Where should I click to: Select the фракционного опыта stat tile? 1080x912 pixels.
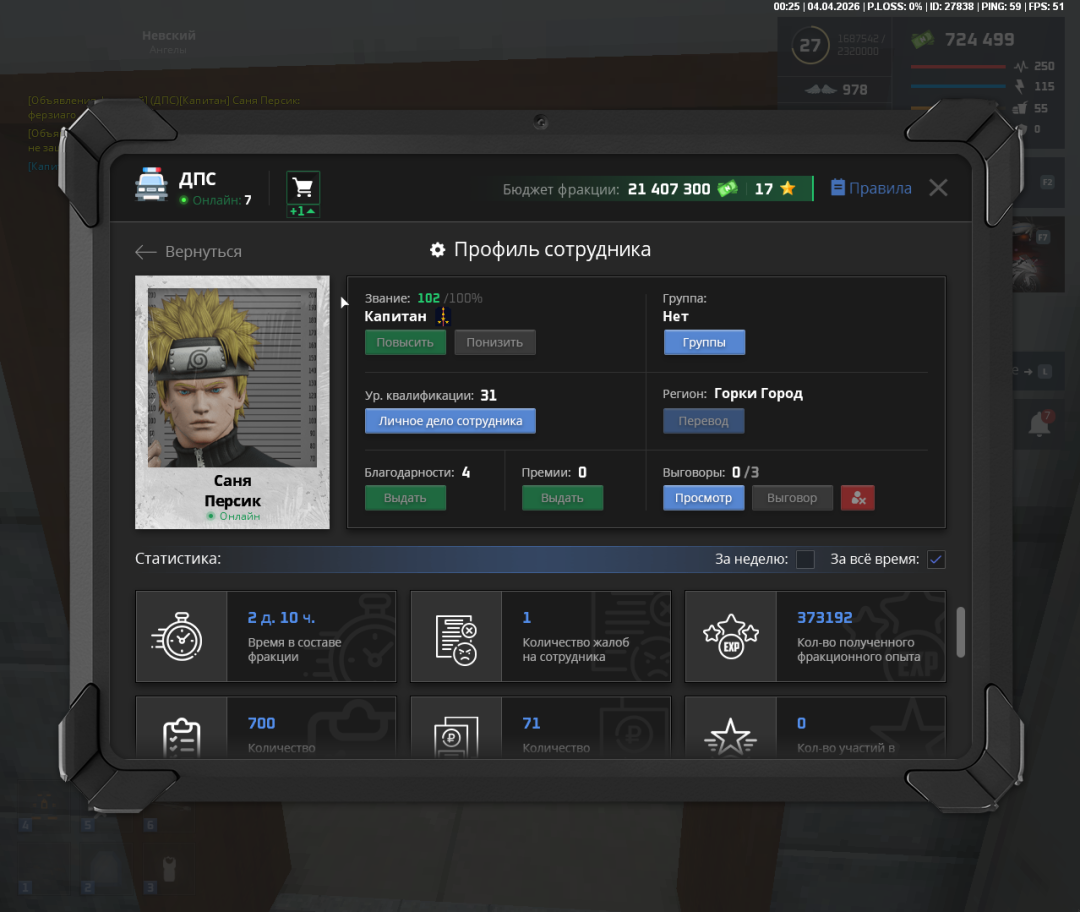click(814, 636)
